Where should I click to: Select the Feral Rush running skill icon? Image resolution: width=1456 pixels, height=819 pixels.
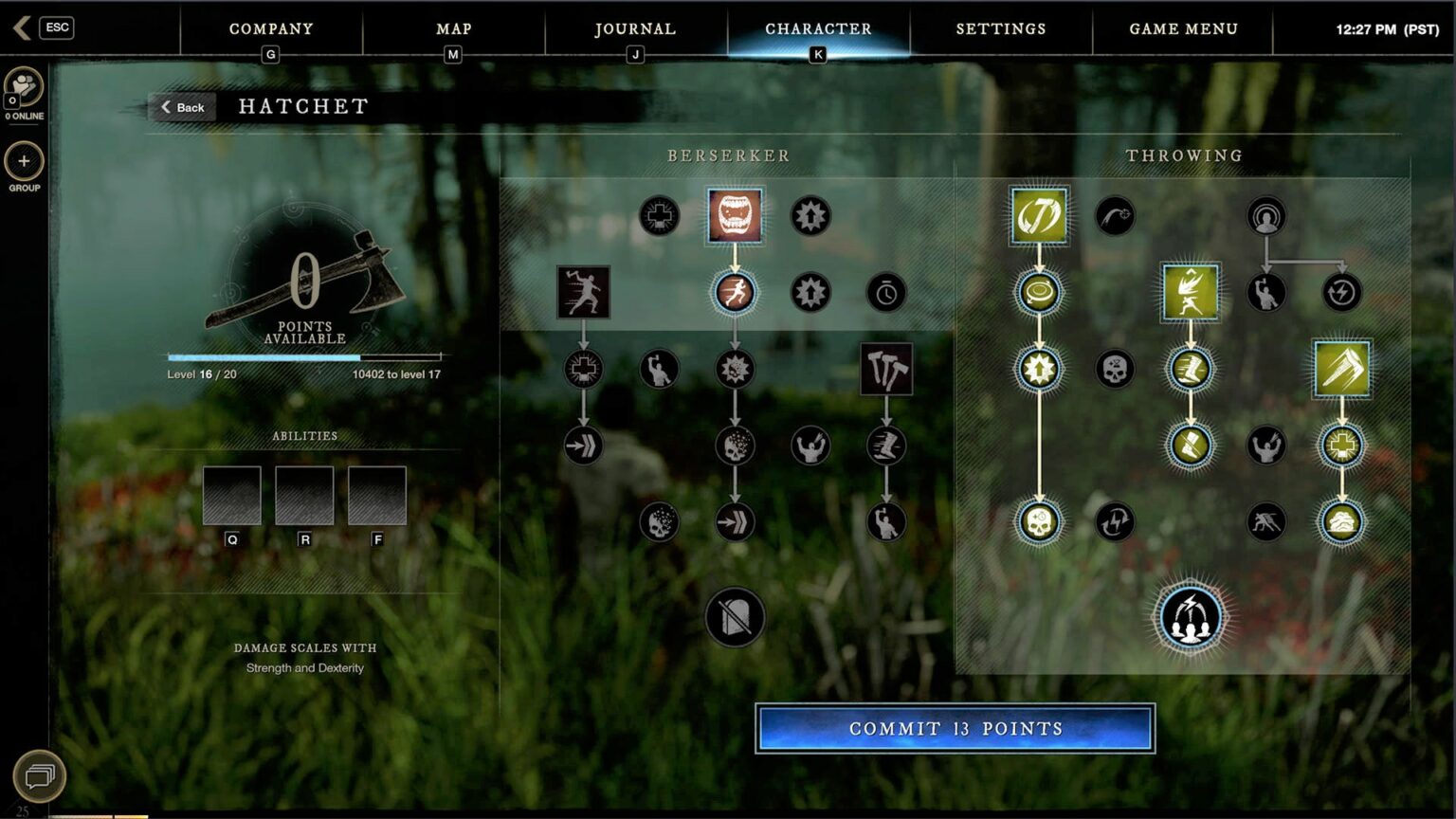pos(735,292)
